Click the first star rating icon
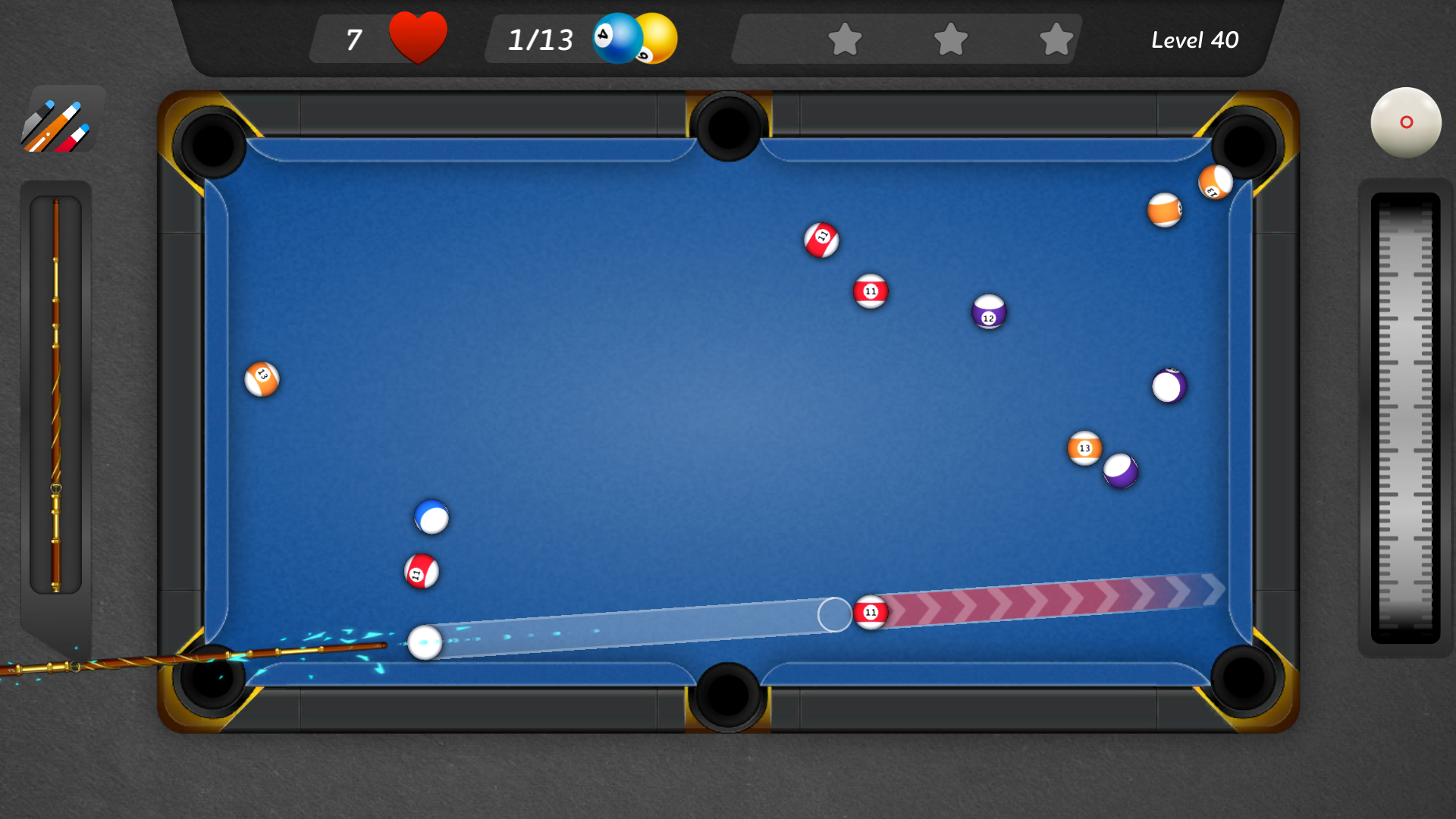Viewport: 1456px width, 819px height. 846,39
